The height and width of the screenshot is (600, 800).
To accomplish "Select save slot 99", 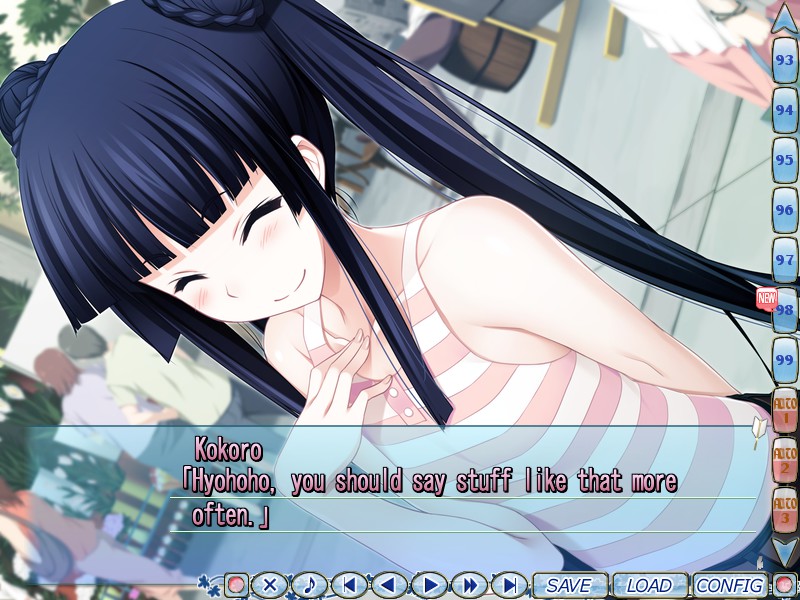I will pos(785,360).
